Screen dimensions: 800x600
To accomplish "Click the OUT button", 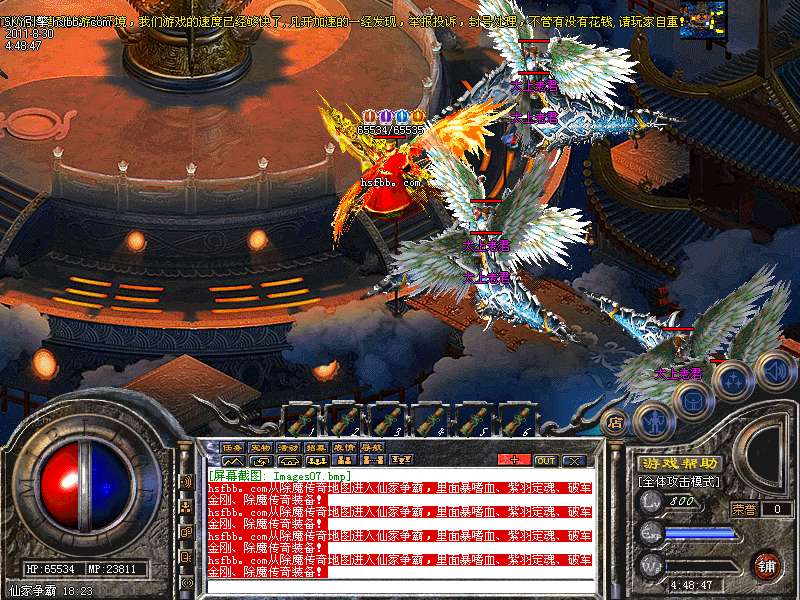I will (x=546, y=460).
